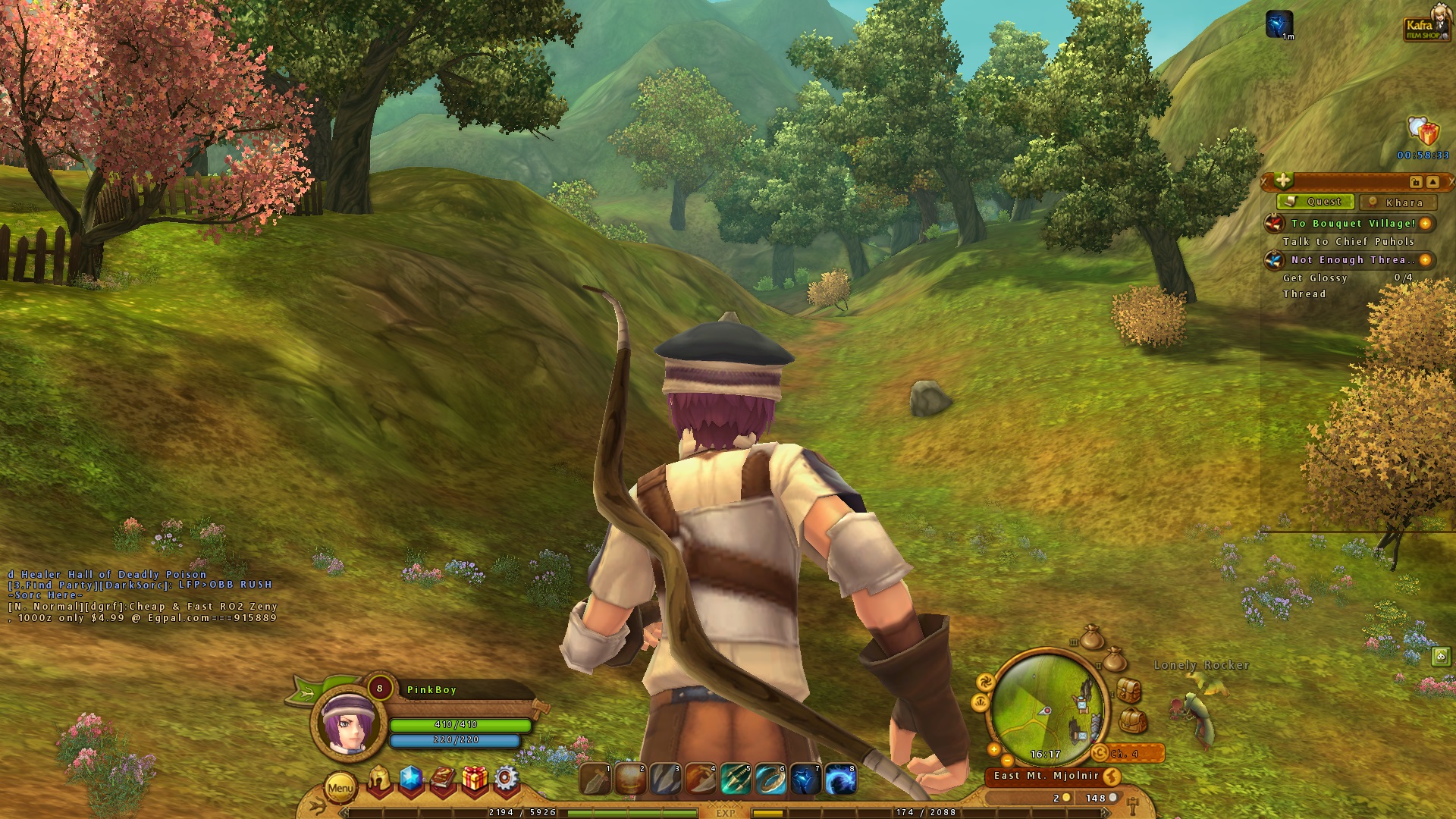
Task: Collapse the quest tracker with the arrow button
Action: pos(1432,183)
